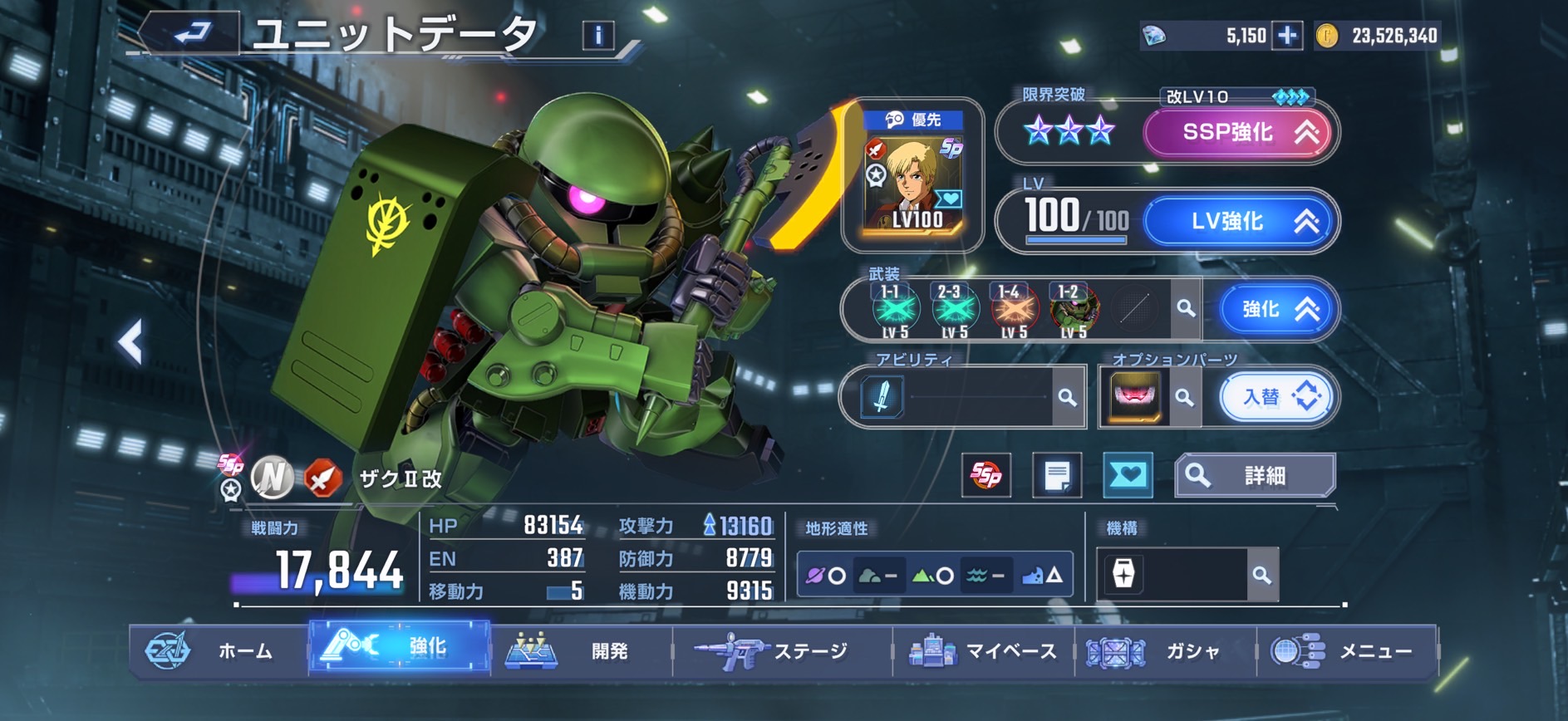The width and height of the screenshot is (1568, 721).
Task: Open the ガシャ gacha screen
Action: (1163, 650)
